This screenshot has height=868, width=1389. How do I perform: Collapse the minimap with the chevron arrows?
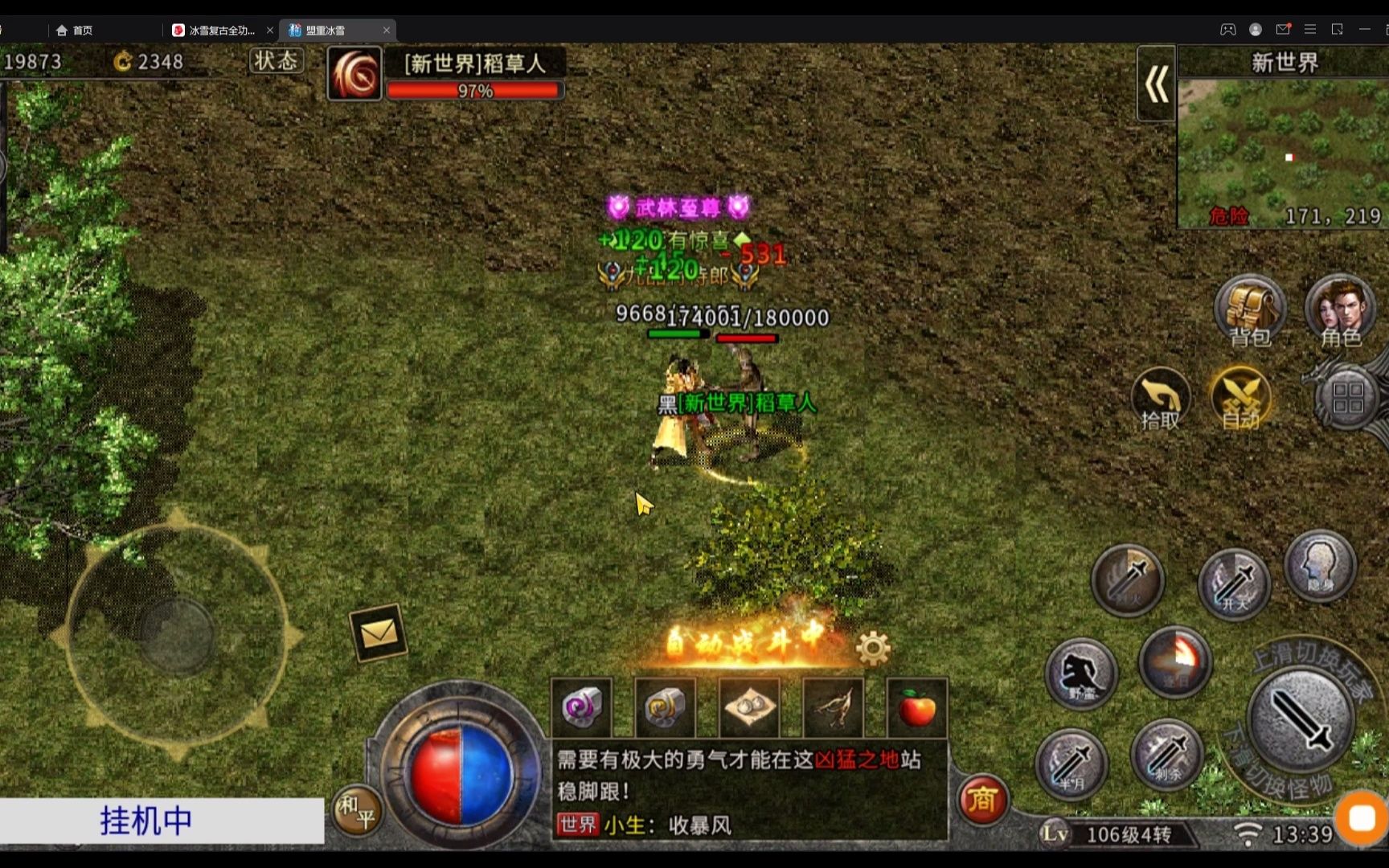1156,84
